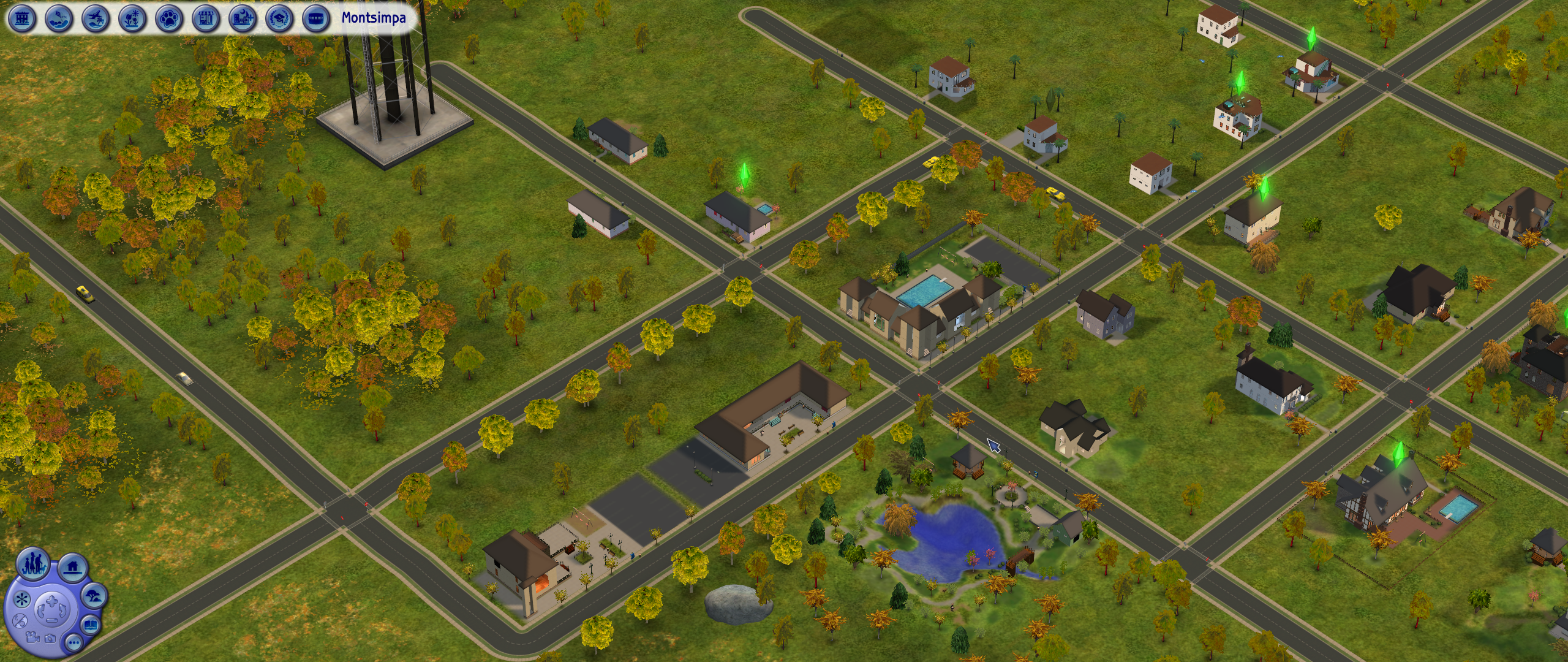This screenshot has width=1568, height=662.
Task: Open the three-dots options menu
Action: [73, 643]
